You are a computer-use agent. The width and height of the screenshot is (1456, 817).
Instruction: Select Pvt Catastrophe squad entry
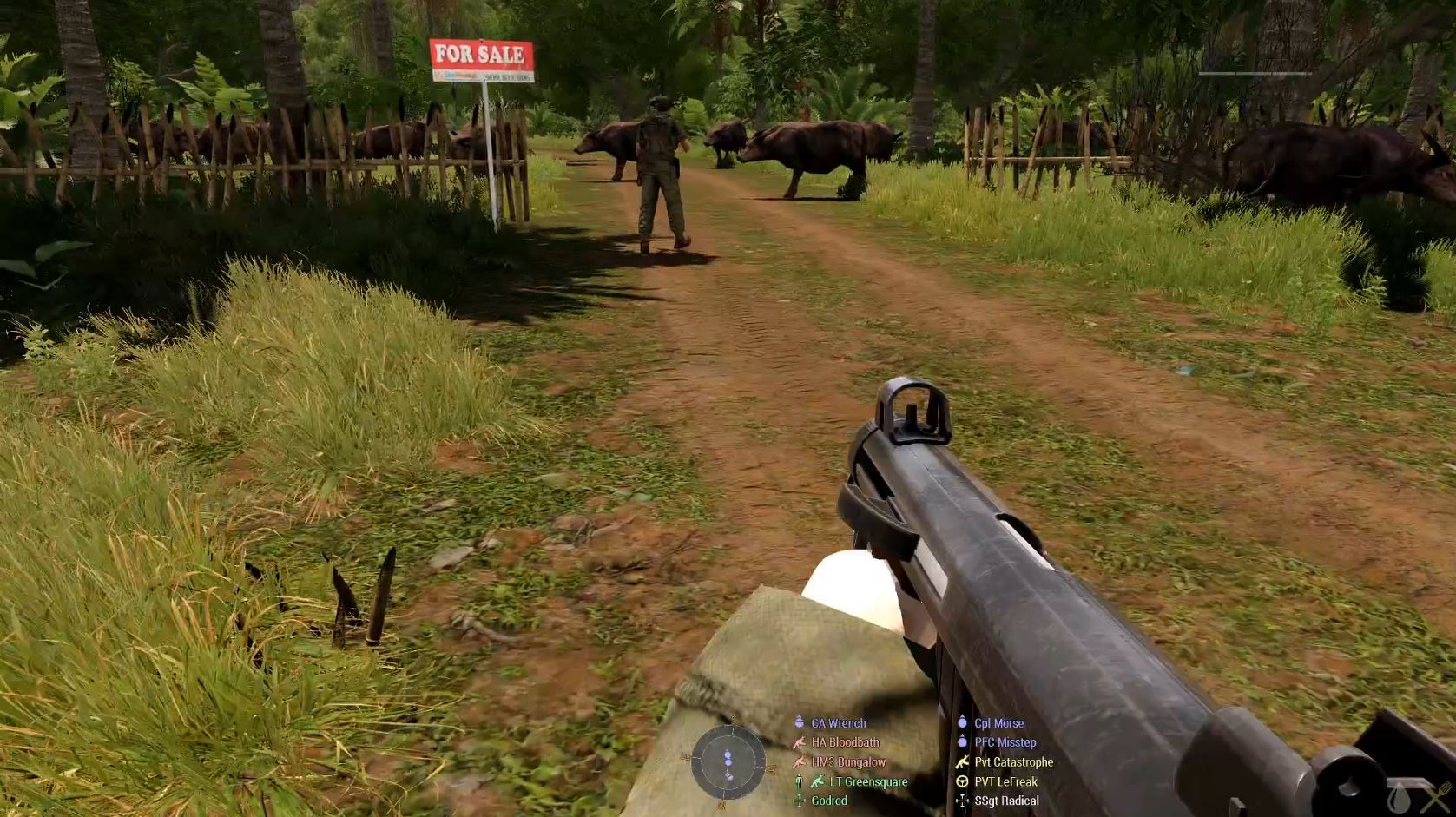click(1013, 762)
